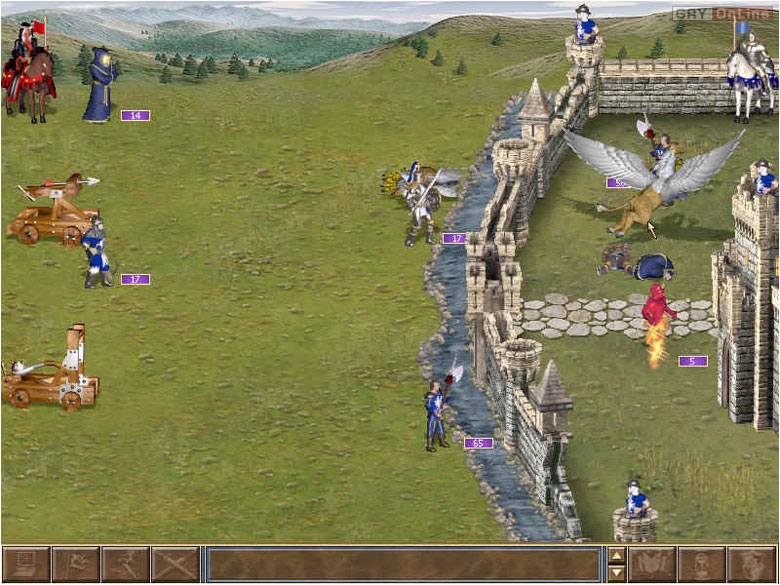The width and height of the screenshot is (780, 585).
Task: Make the active unit defend with the shield button
Action: click(752, 565)
